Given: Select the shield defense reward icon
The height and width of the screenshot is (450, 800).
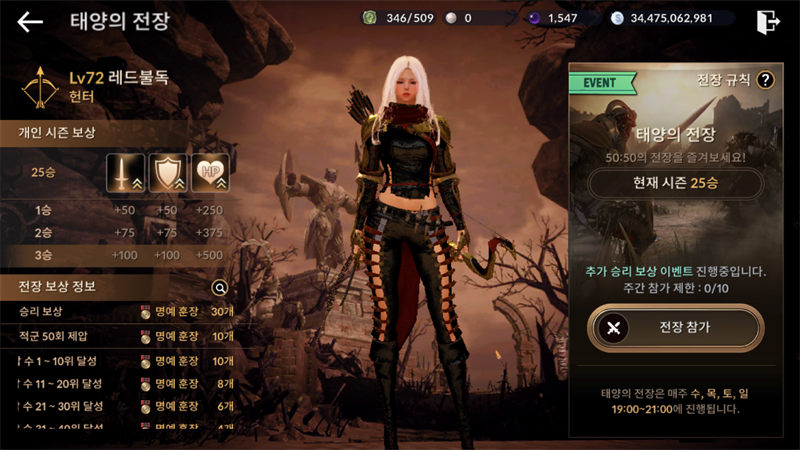Looking at the screenshot, I should pyautogui.click(x=168, y=173).
